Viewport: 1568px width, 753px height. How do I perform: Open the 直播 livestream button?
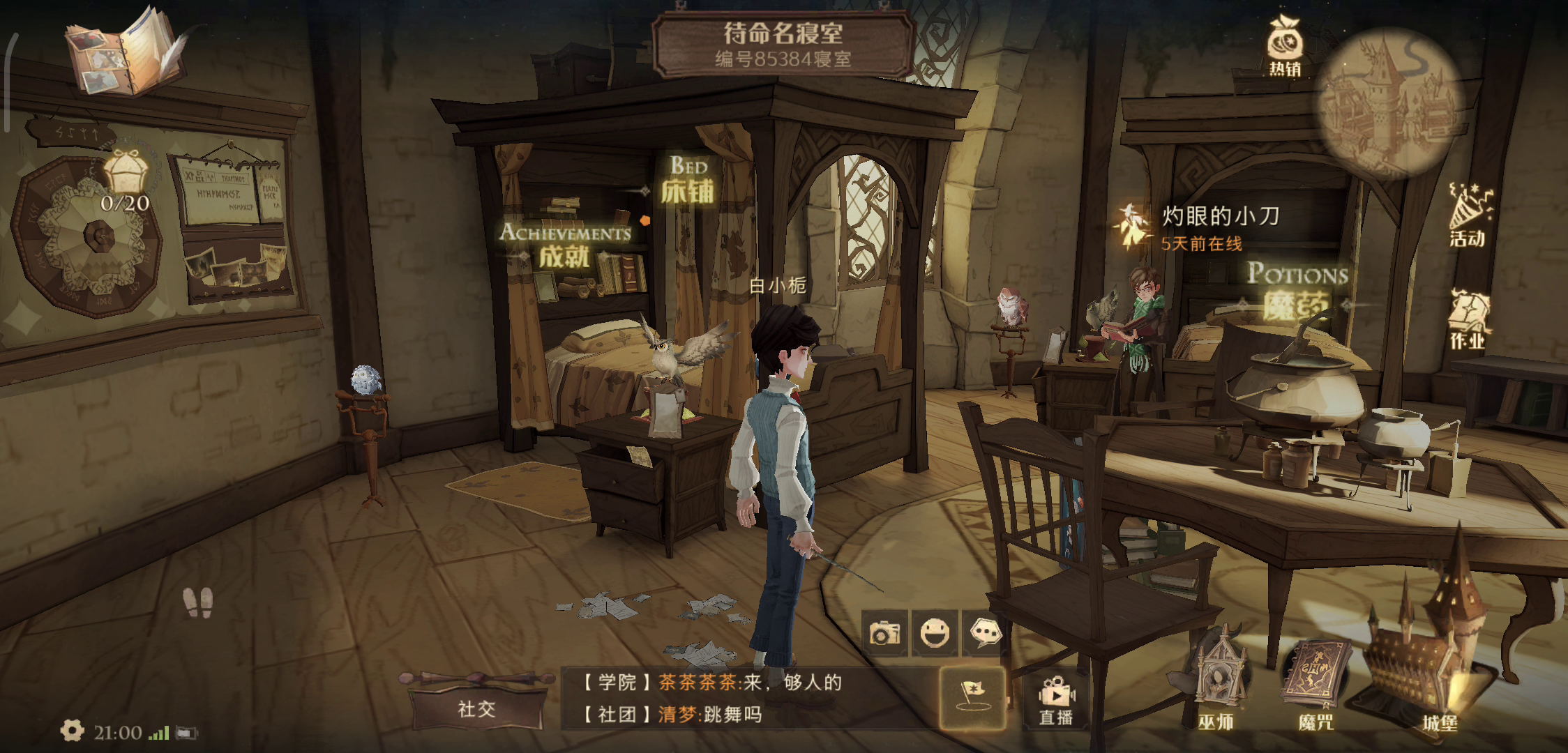tap(1056, 699)
